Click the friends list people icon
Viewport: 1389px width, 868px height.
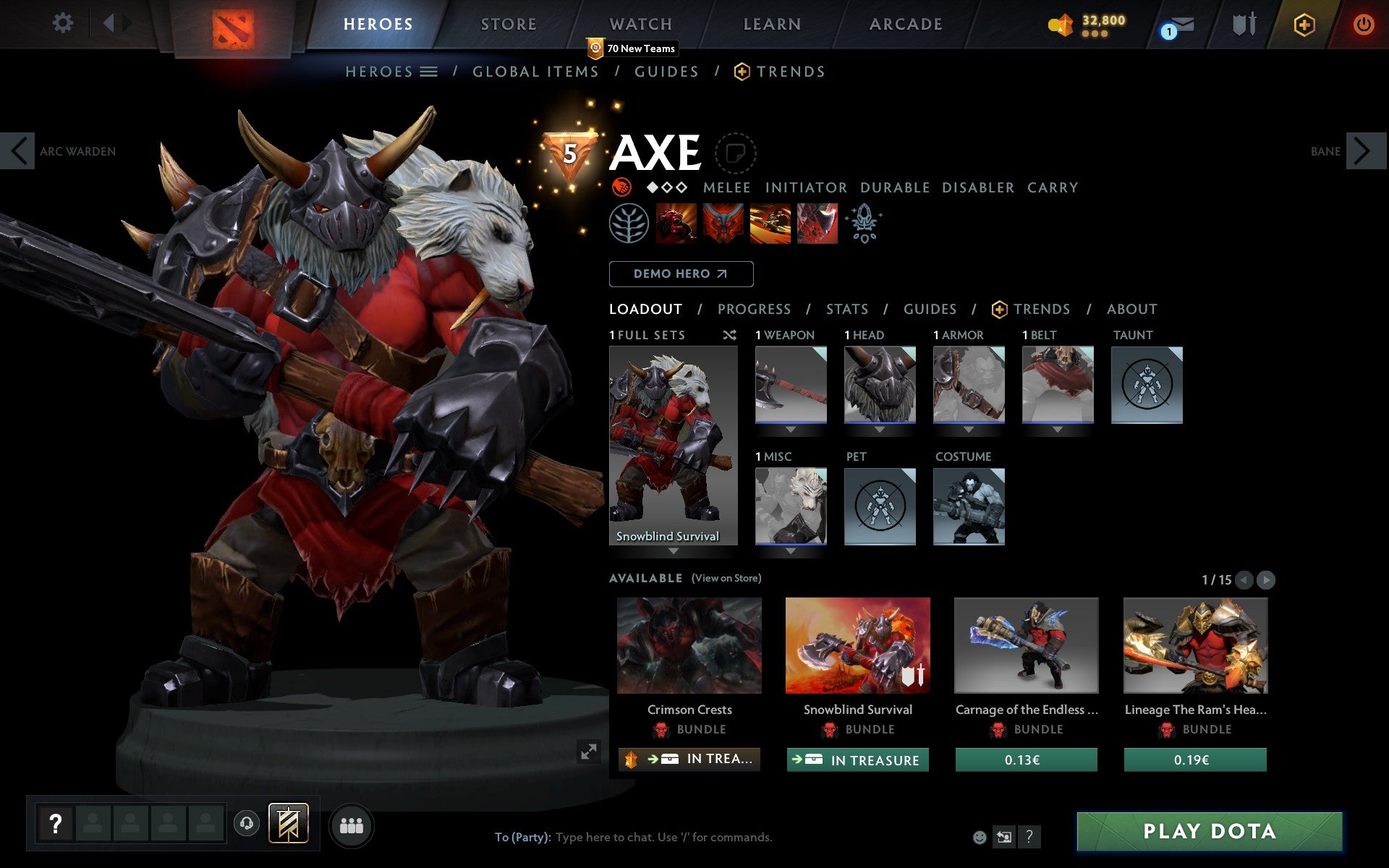[352, 825]
